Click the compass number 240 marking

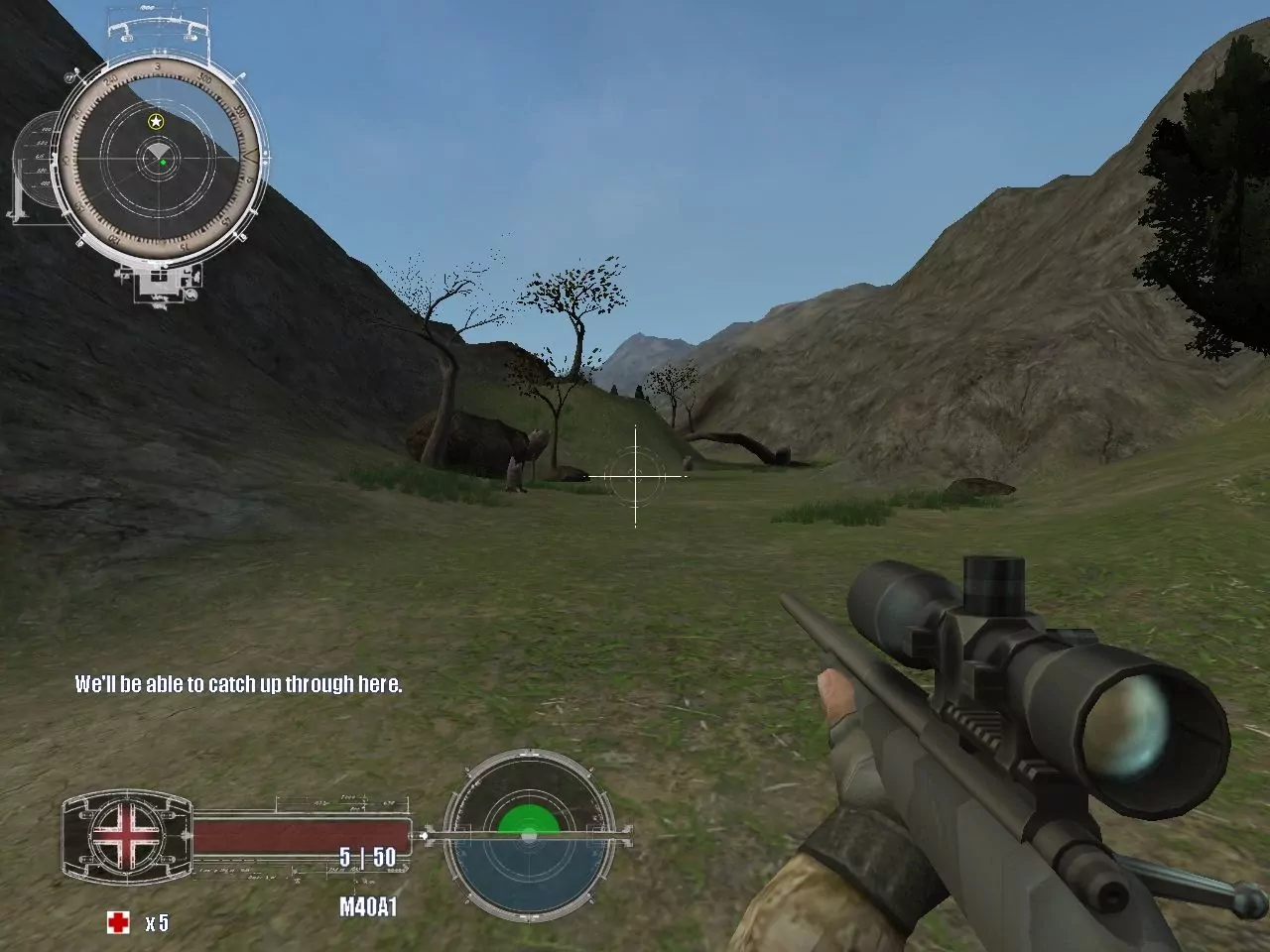(x=110, y=80)
